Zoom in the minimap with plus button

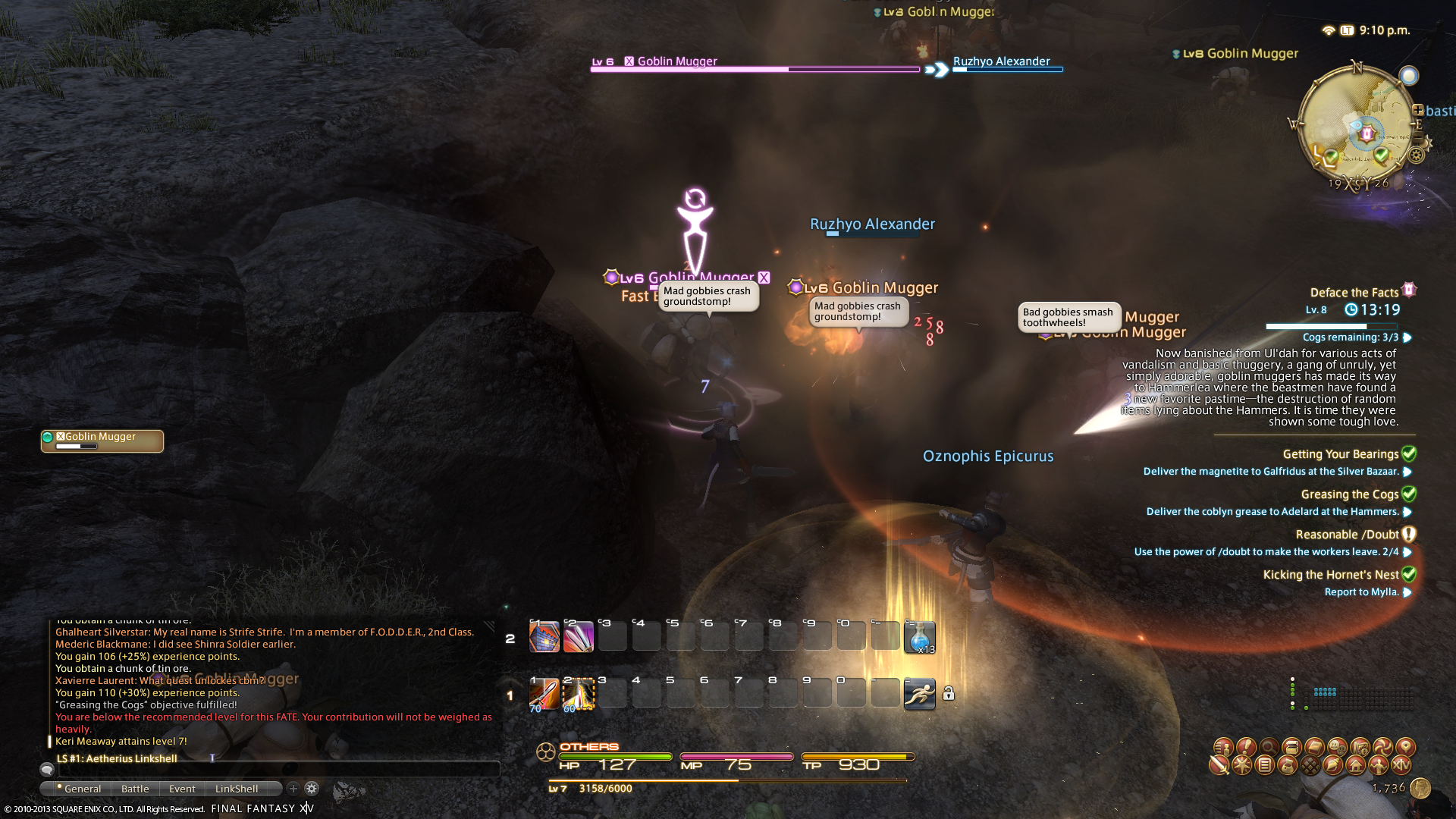click(x=1417, y=109)
